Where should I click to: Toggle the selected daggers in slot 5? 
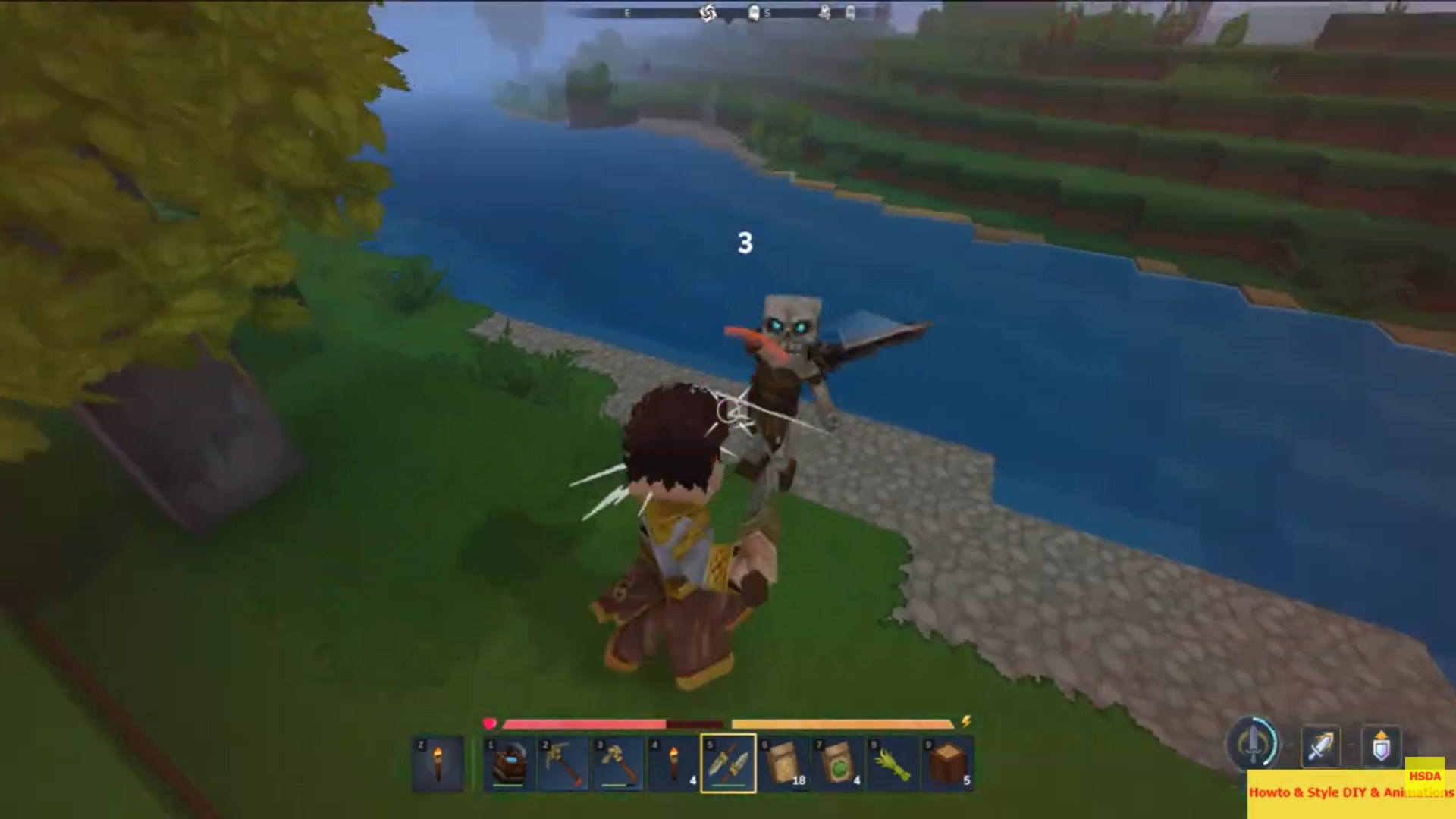tap(730, 762)
